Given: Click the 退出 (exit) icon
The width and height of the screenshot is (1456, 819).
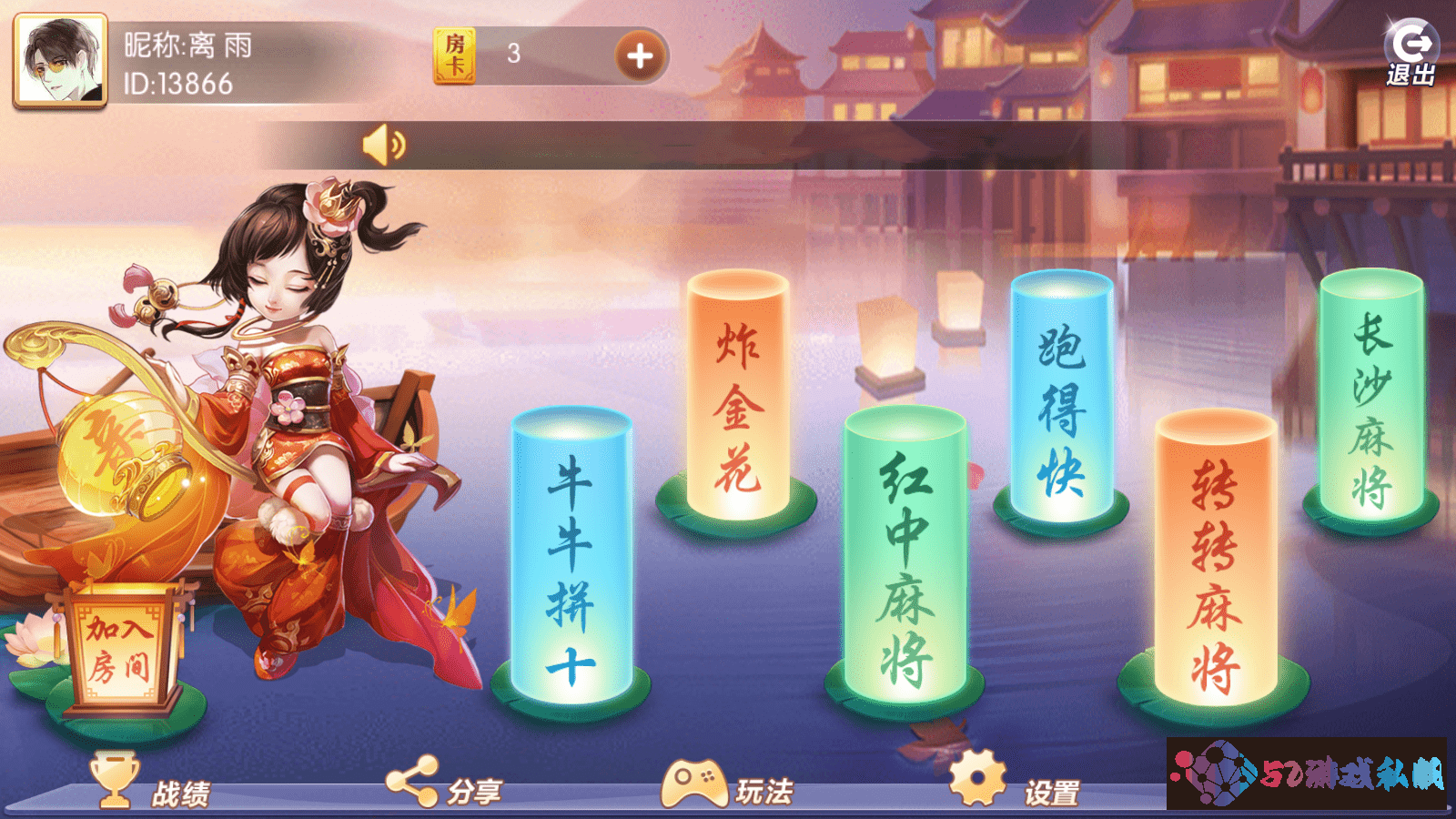Looking at the screenshot, I should pos(1412,41).
